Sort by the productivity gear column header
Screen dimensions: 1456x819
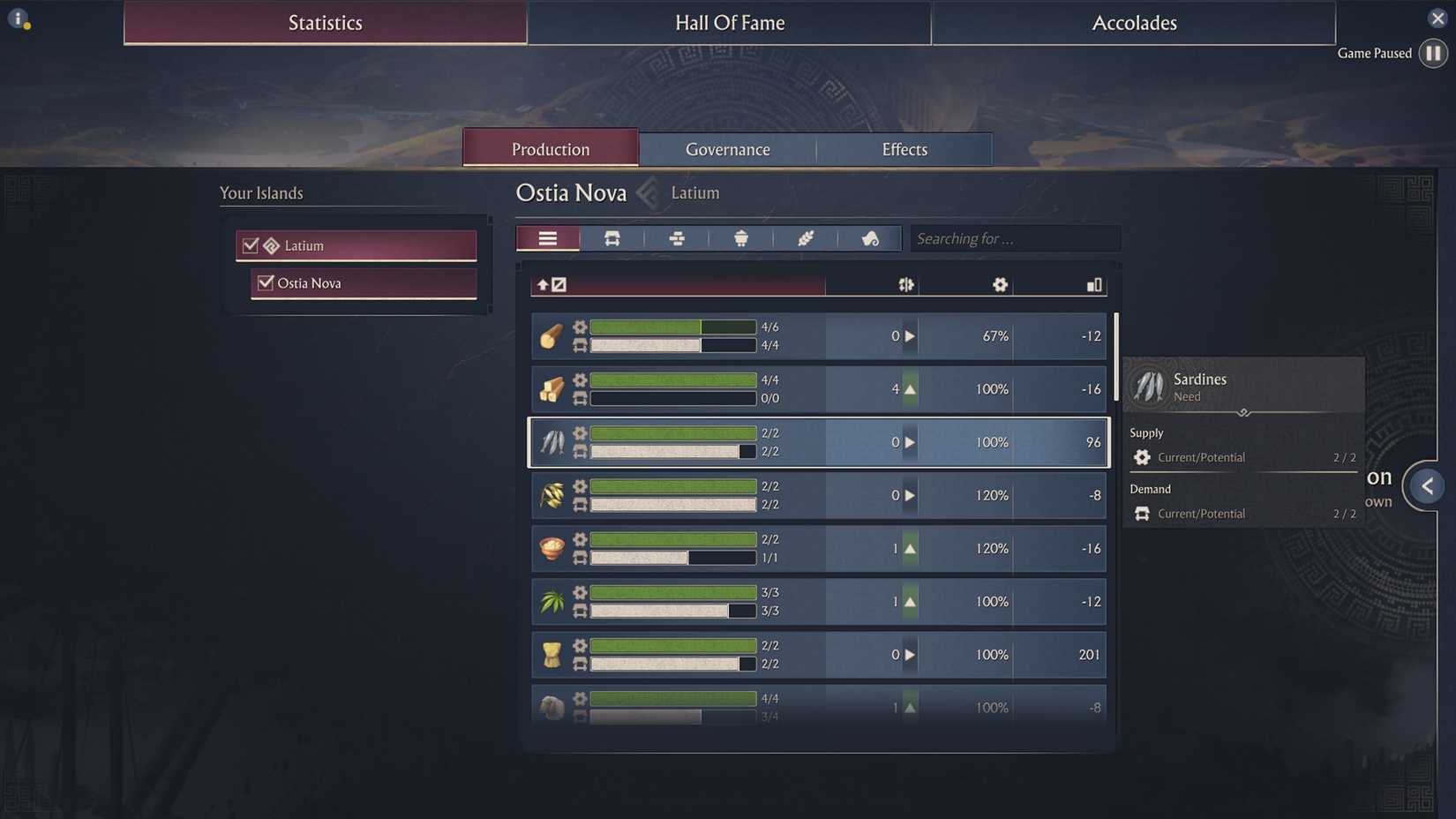999,284
